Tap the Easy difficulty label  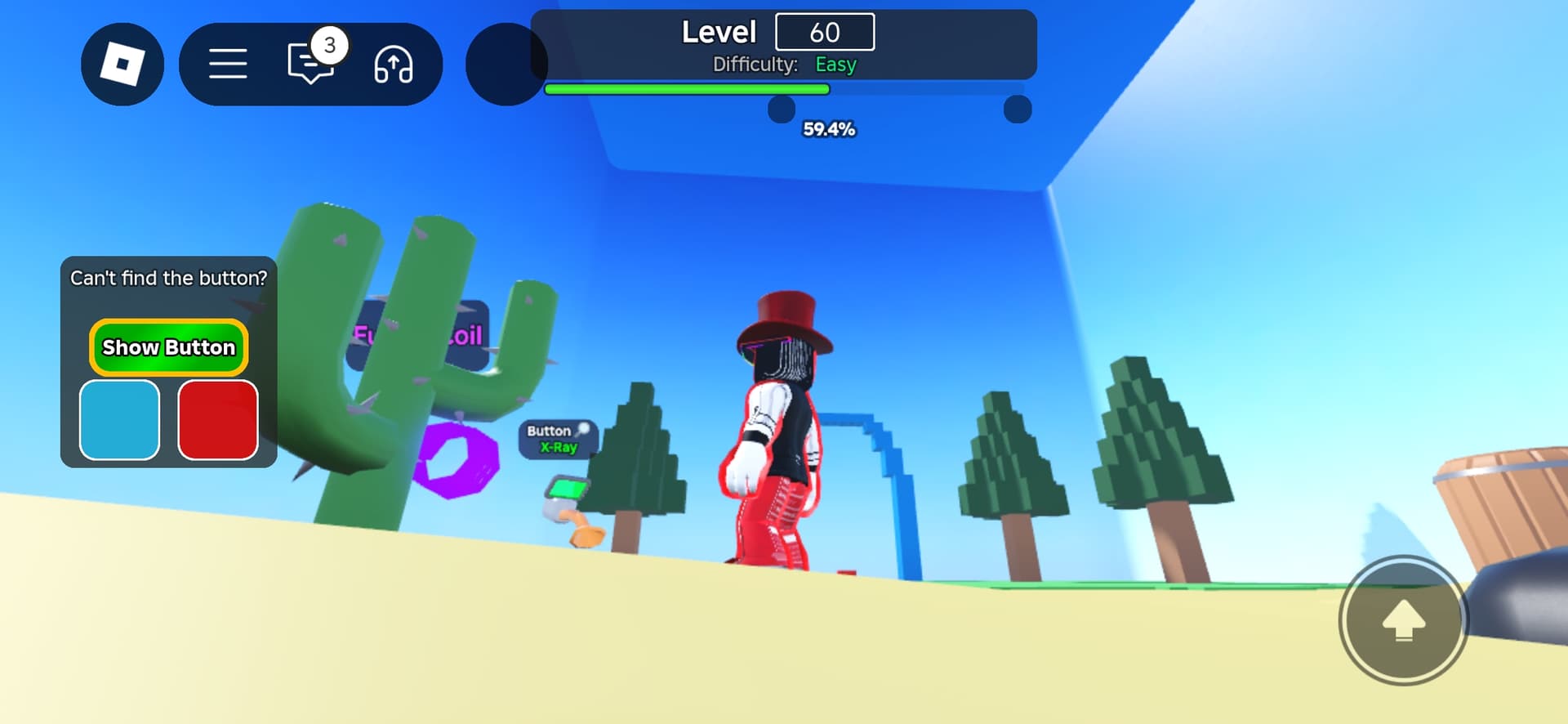(x=835, y=65)
